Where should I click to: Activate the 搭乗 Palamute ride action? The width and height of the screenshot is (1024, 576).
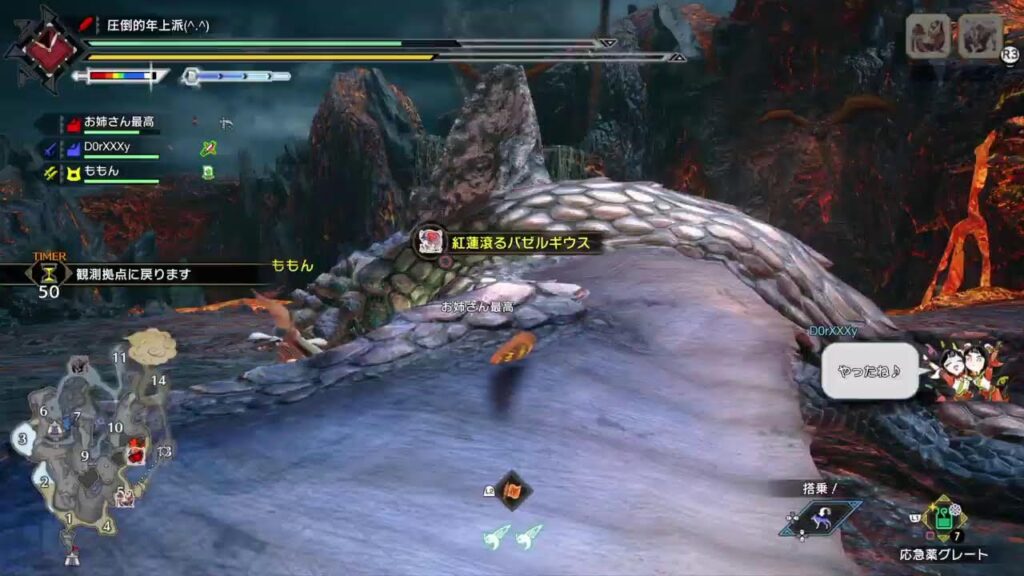(820, 518)
